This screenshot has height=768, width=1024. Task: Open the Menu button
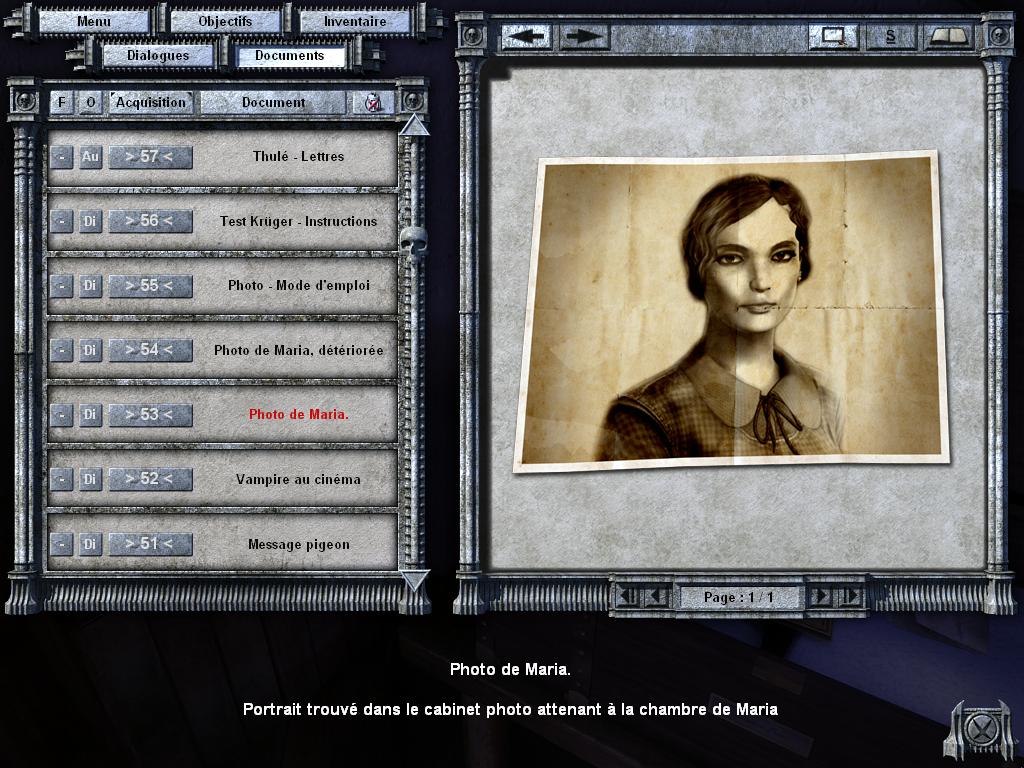click(94, 21)
